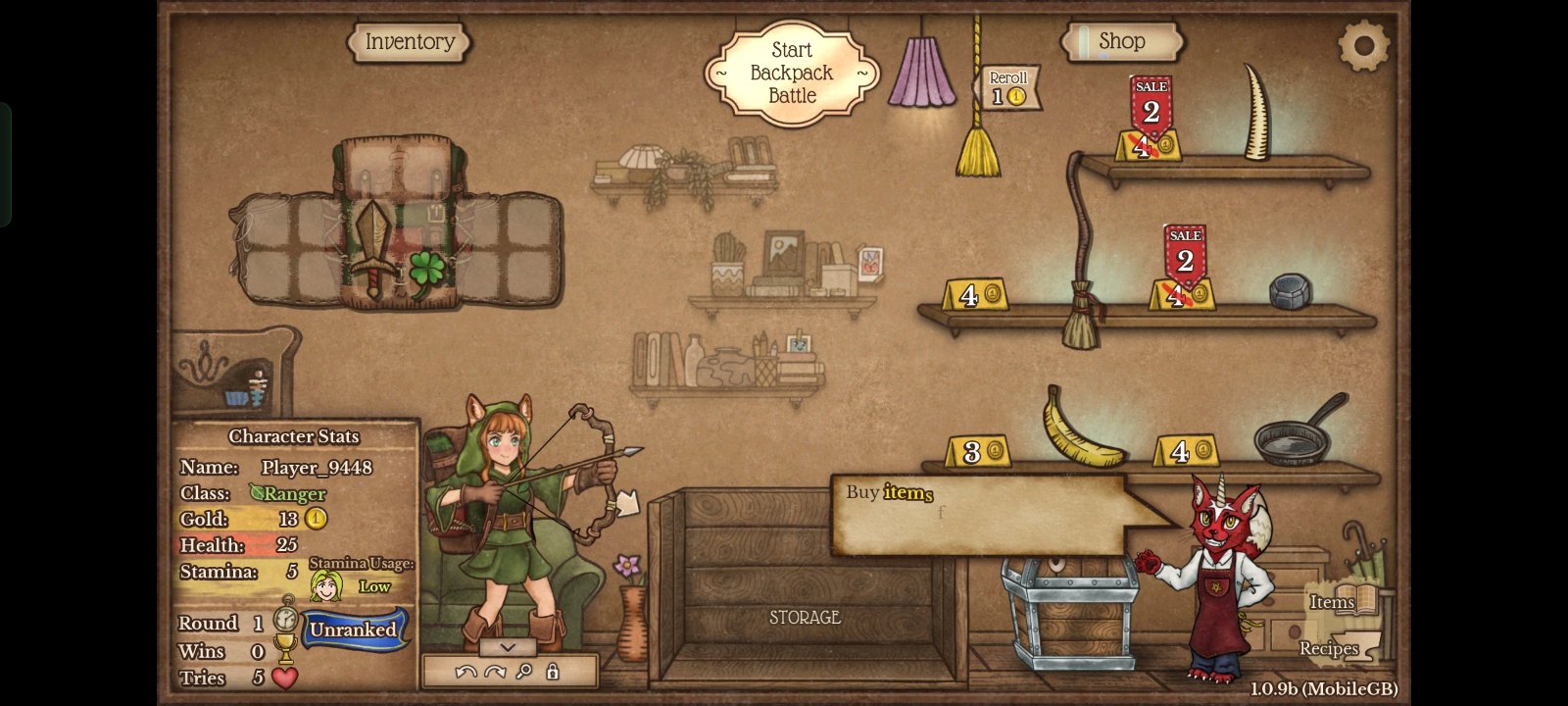1568x706 pixels.
Task: Start the Backpack Battle
Action: [792, 73]
